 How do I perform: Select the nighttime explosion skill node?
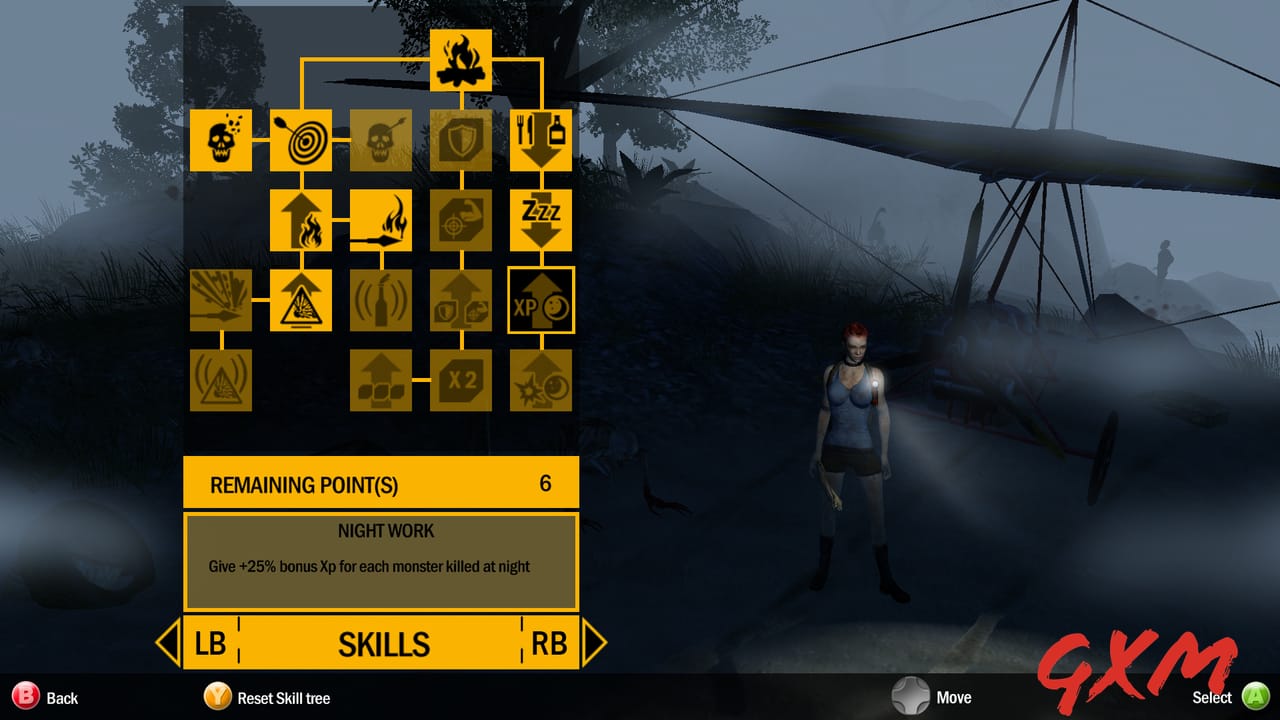coord(541,380)
